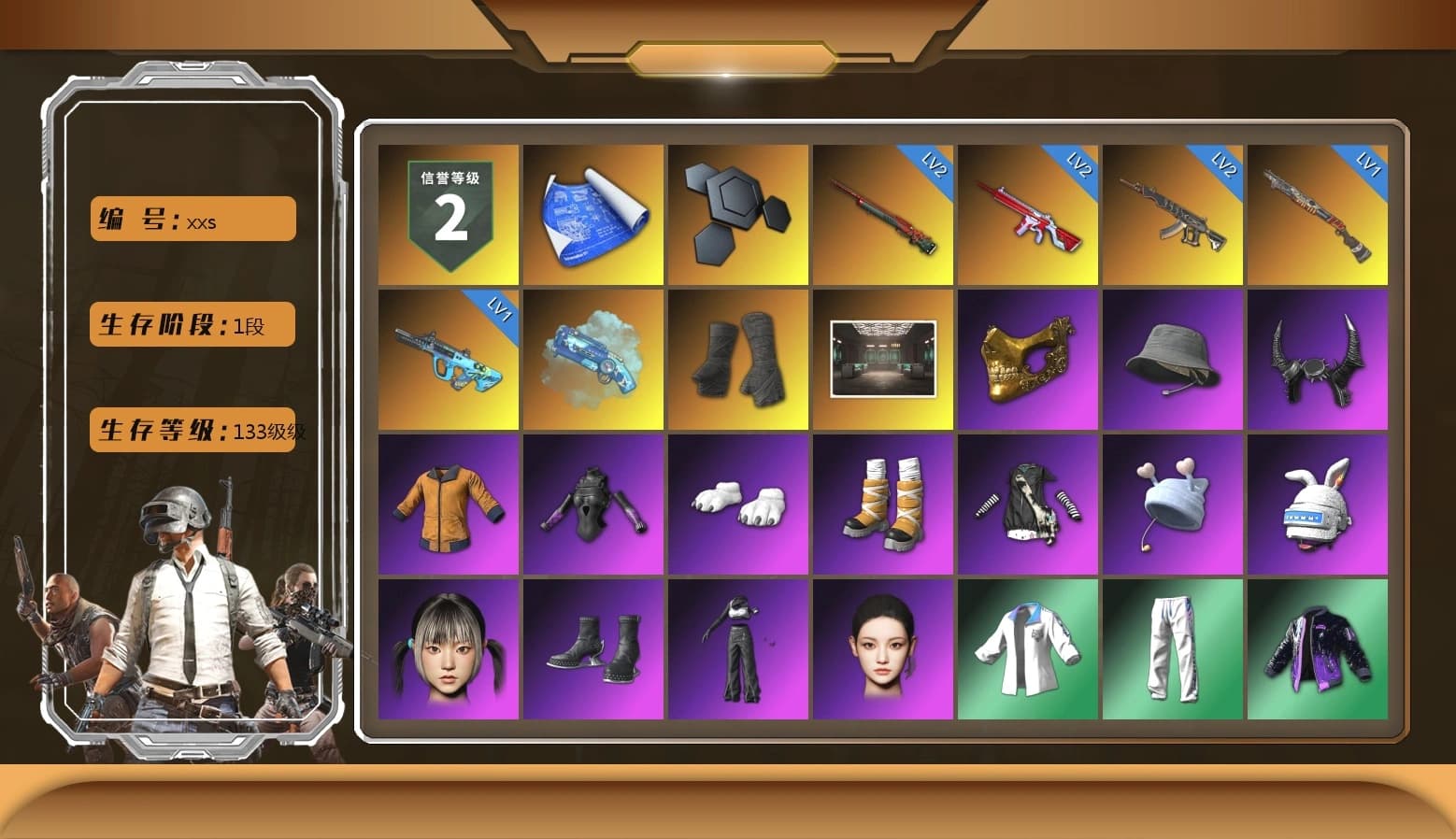Click the 编号 xxs label field
Screen dimensions: 1456x839
192,217
